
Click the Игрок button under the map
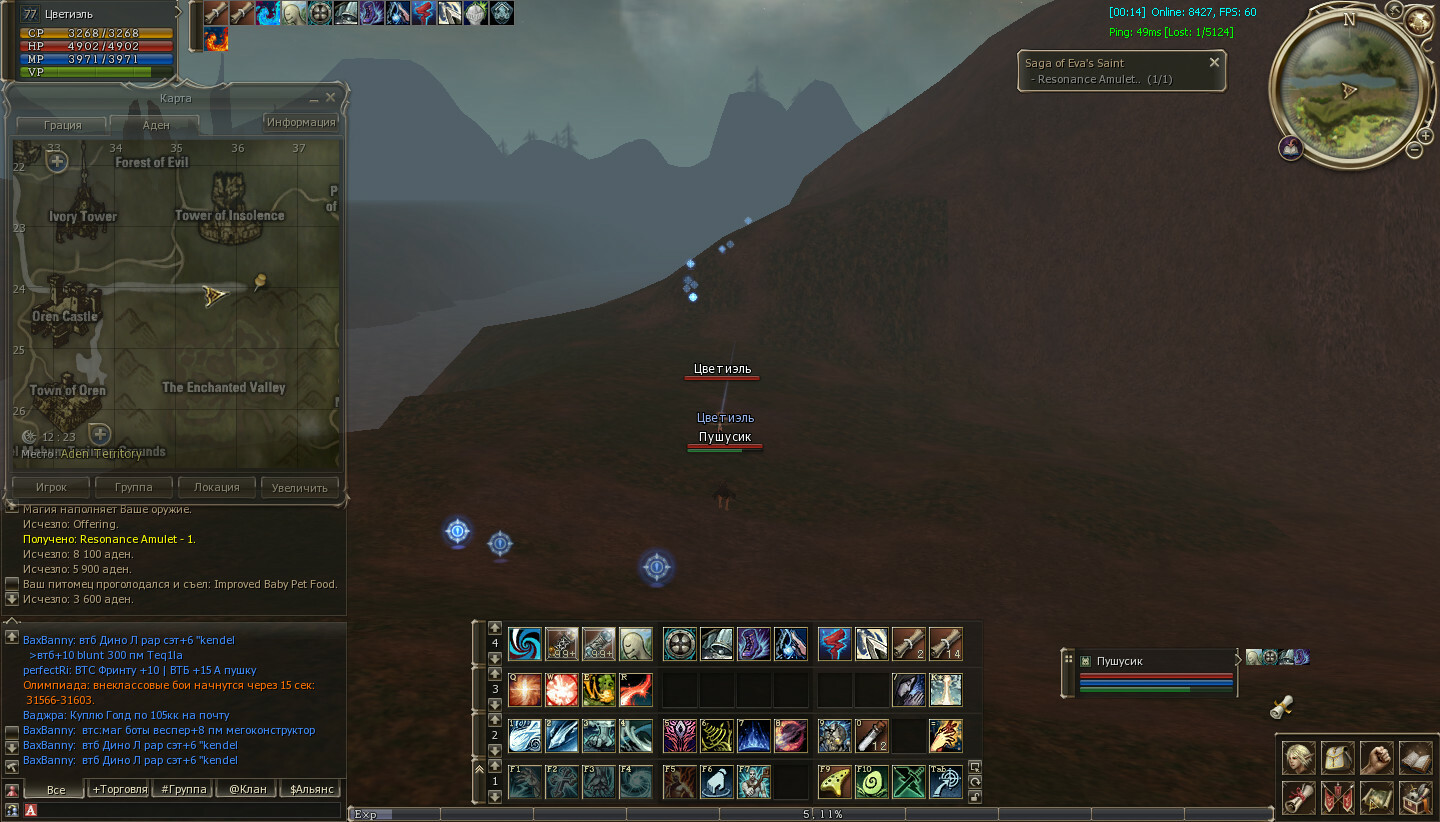[x=51, y=487]
